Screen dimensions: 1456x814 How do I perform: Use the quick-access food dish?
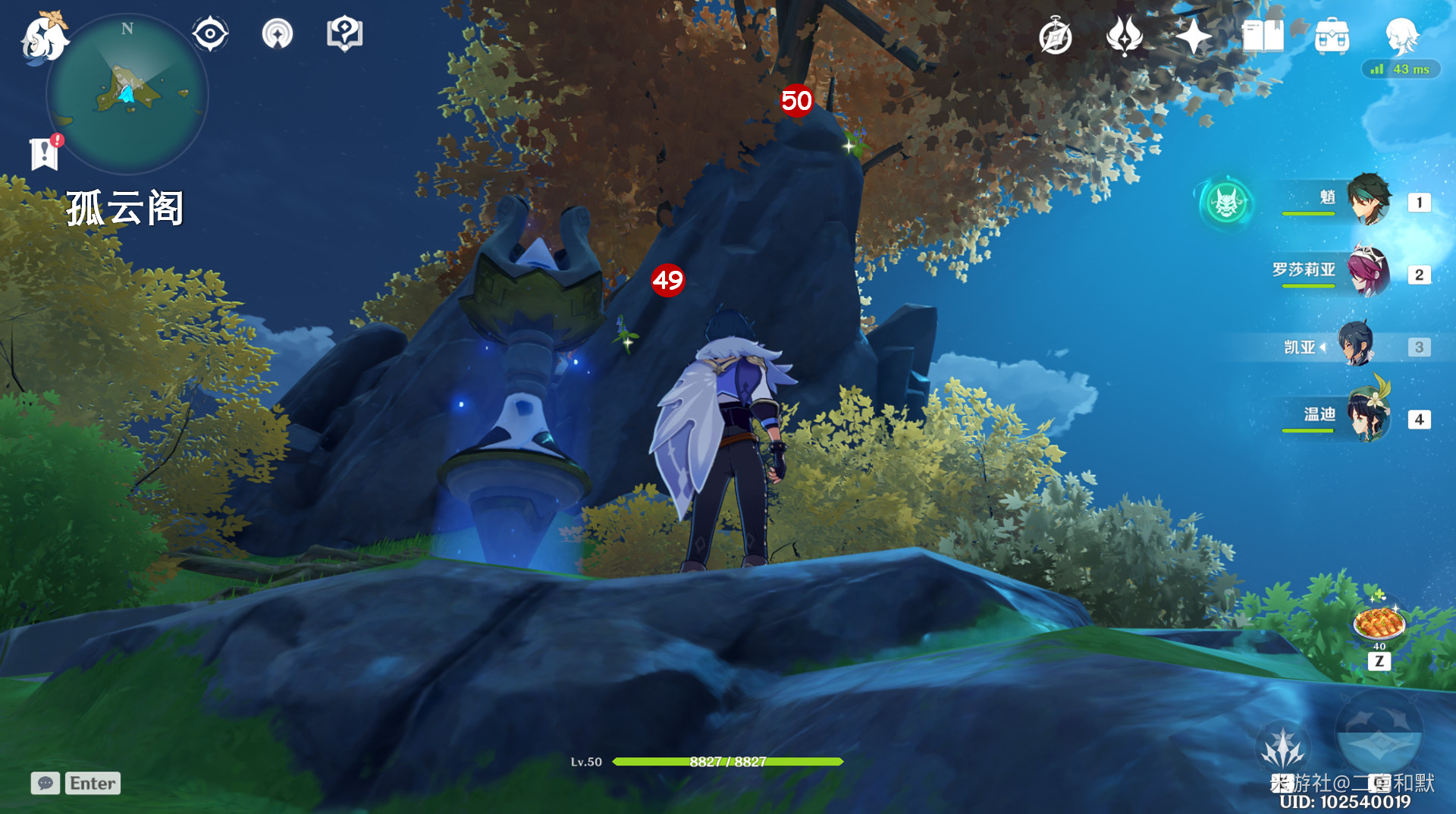click(x=1379, y=624)
